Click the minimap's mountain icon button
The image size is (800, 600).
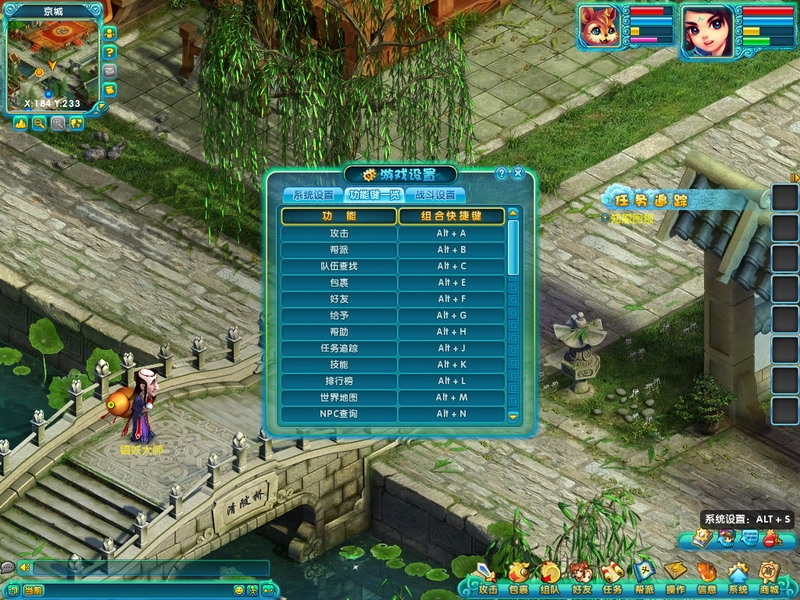(20, 123)
